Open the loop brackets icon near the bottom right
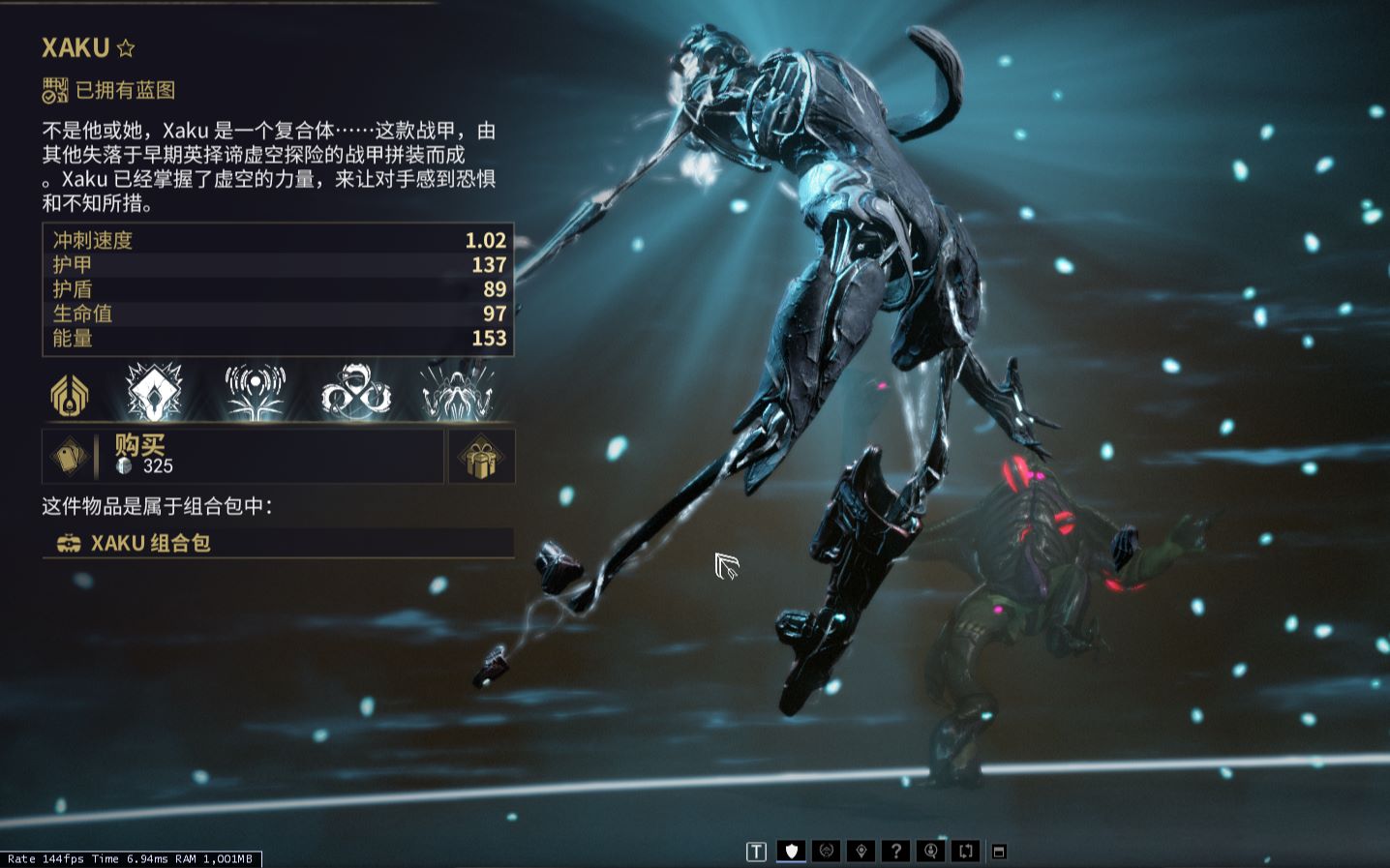 965,852
